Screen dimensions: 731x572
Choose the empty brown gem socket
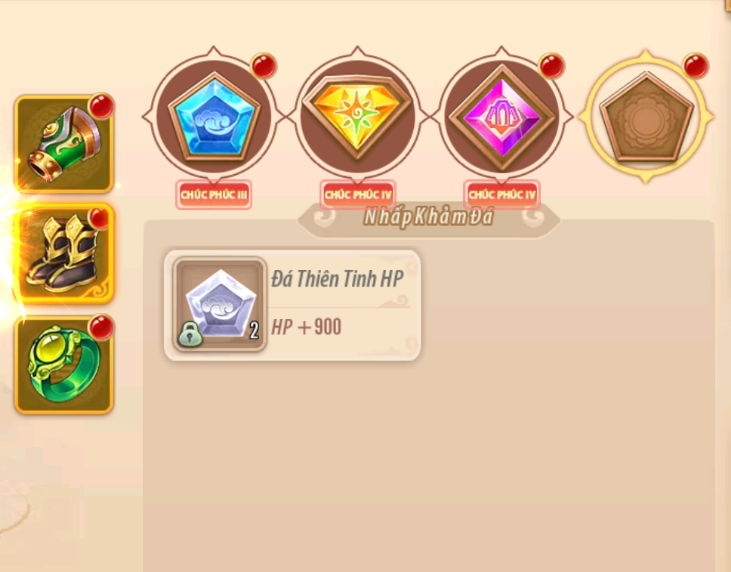[x=645, y=117]
